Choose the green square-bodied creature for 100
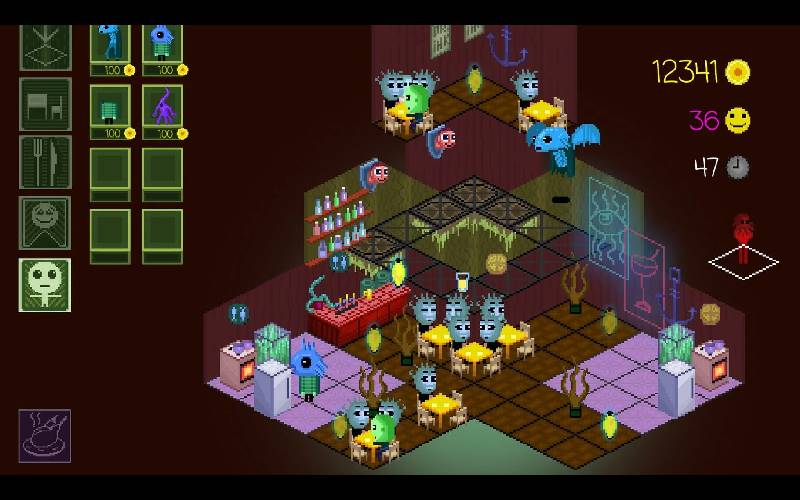The height and width of the screenshot is (500, 800). click(x=111, y=108)
